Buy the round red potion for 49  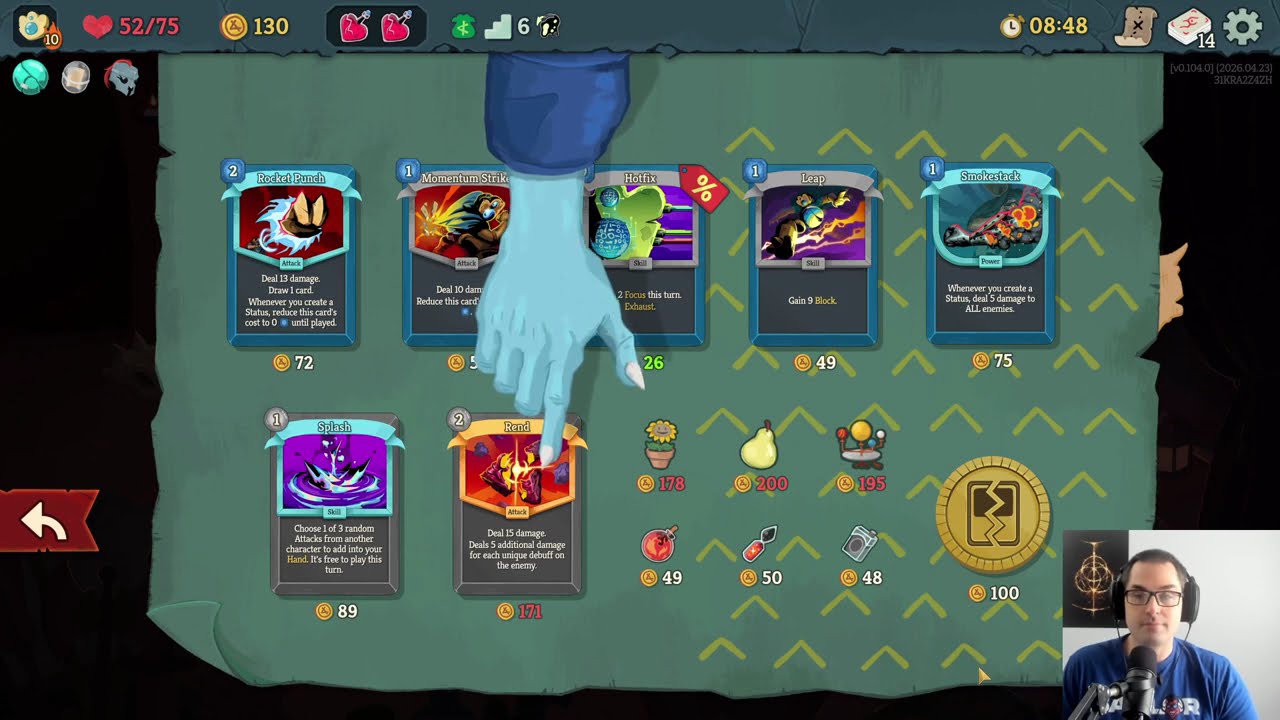(x=659, y=545)
